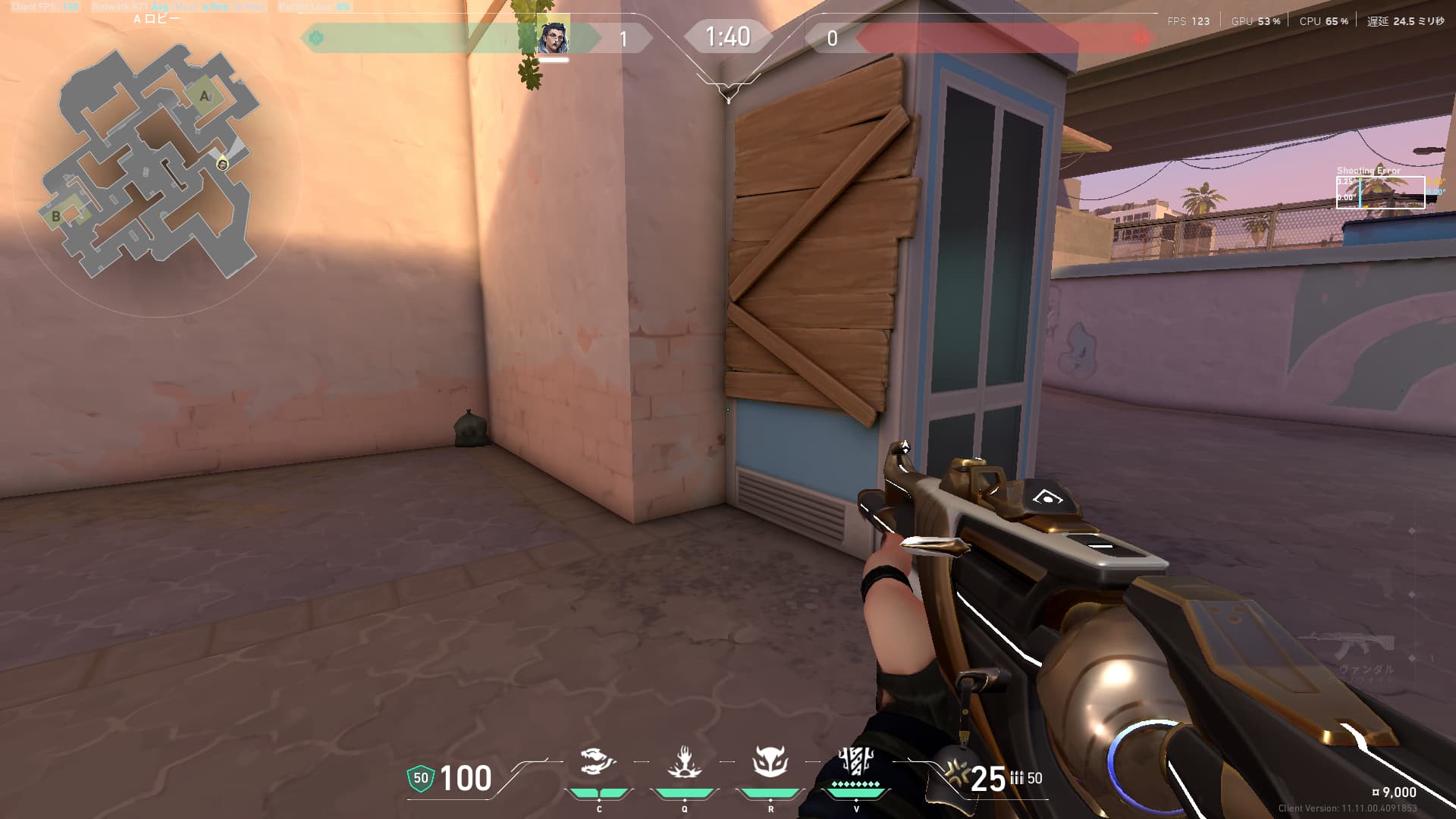Click the shield armor icon
The image size is (1456, 819).
coord(421,778)
